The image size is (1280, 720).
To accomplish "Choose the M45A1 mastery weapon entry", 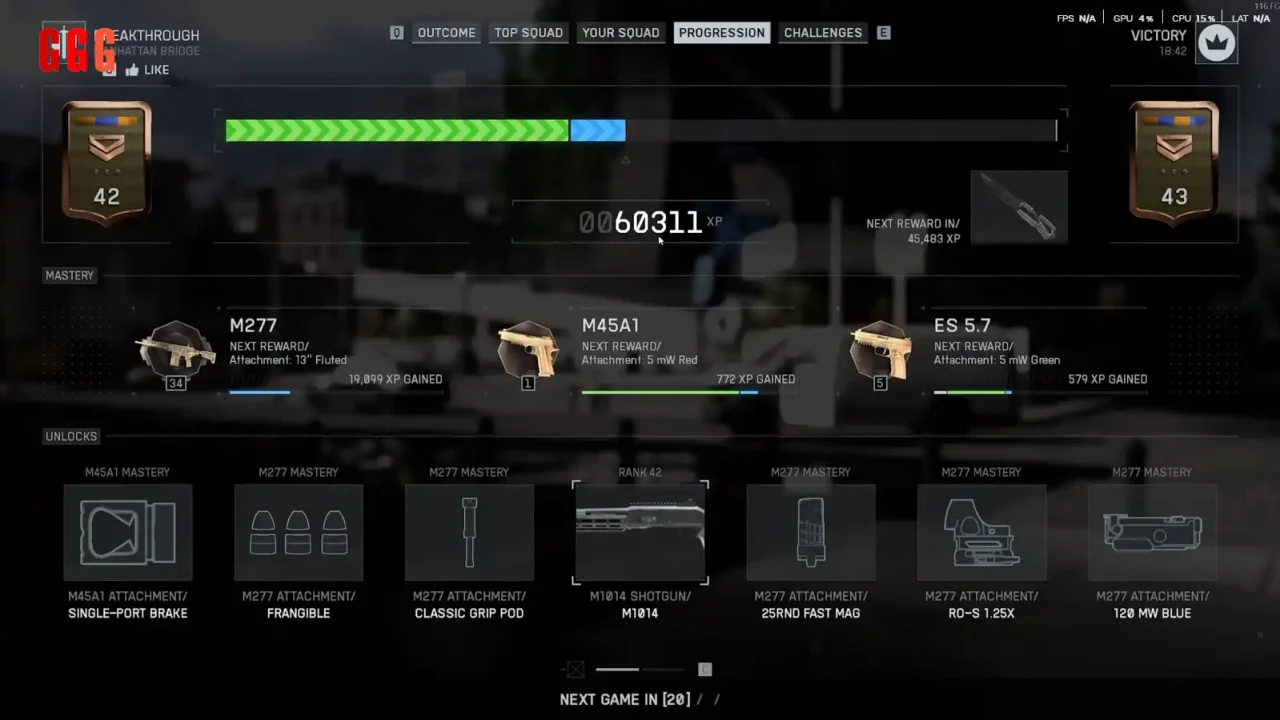I will (x=528, y=349).
